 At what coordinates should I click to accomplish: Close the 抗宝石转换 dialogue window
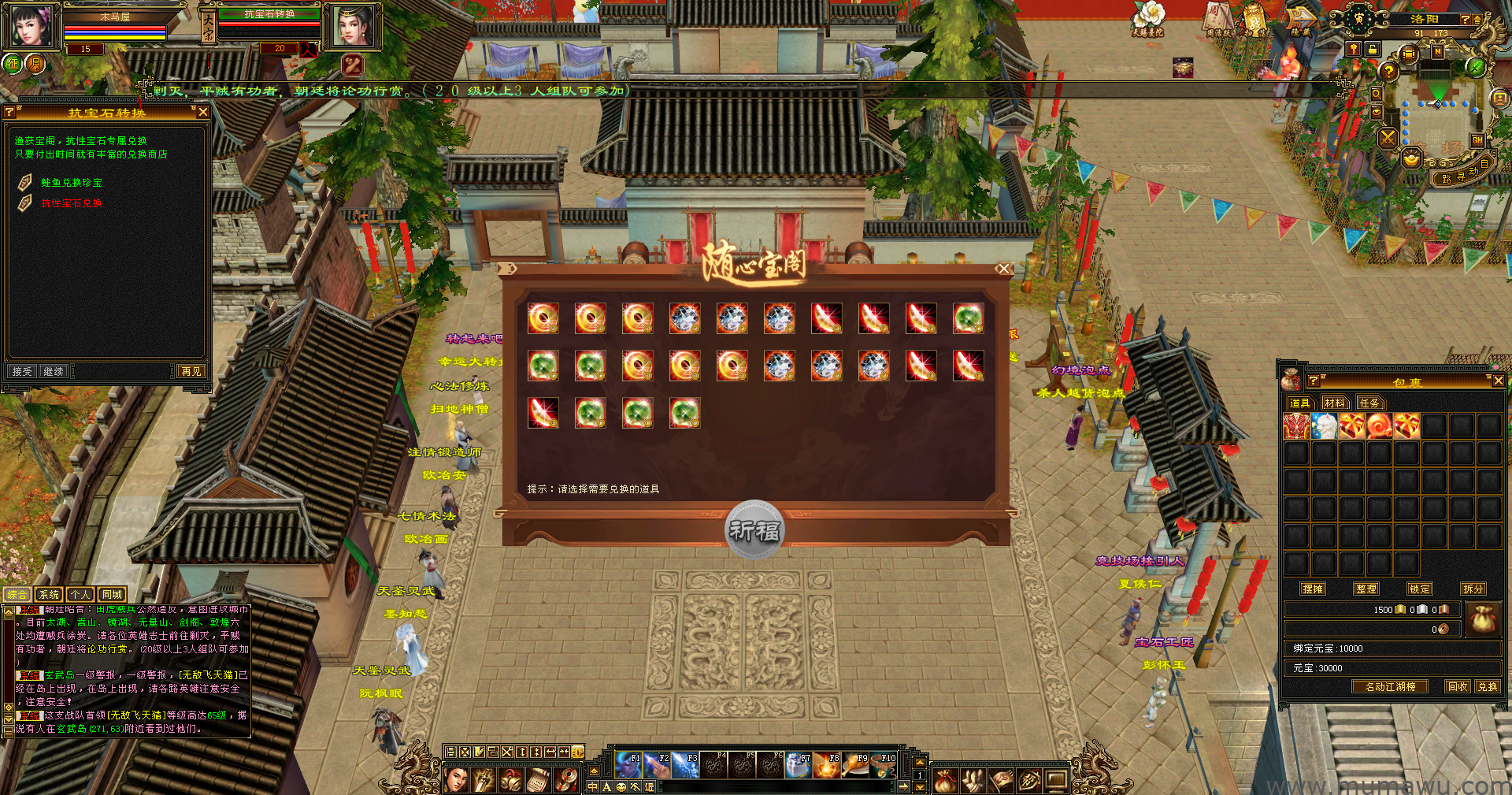coord(203,113)
